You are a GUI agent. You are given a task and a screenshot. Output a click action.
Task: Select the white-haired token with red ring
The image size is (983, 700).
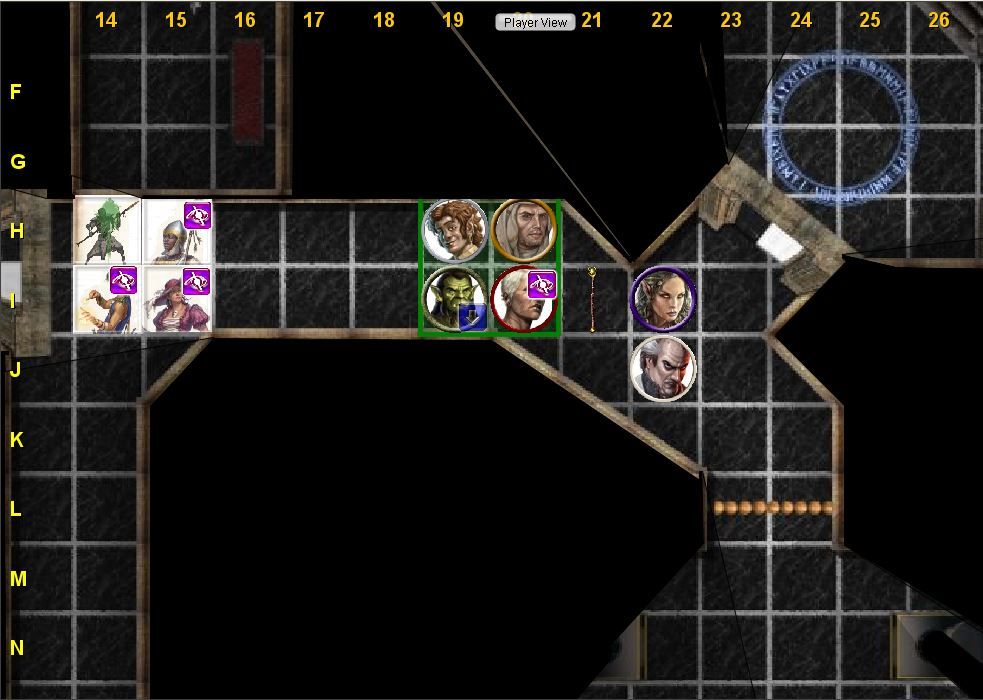pyautogui.click(x=523, y=299)
